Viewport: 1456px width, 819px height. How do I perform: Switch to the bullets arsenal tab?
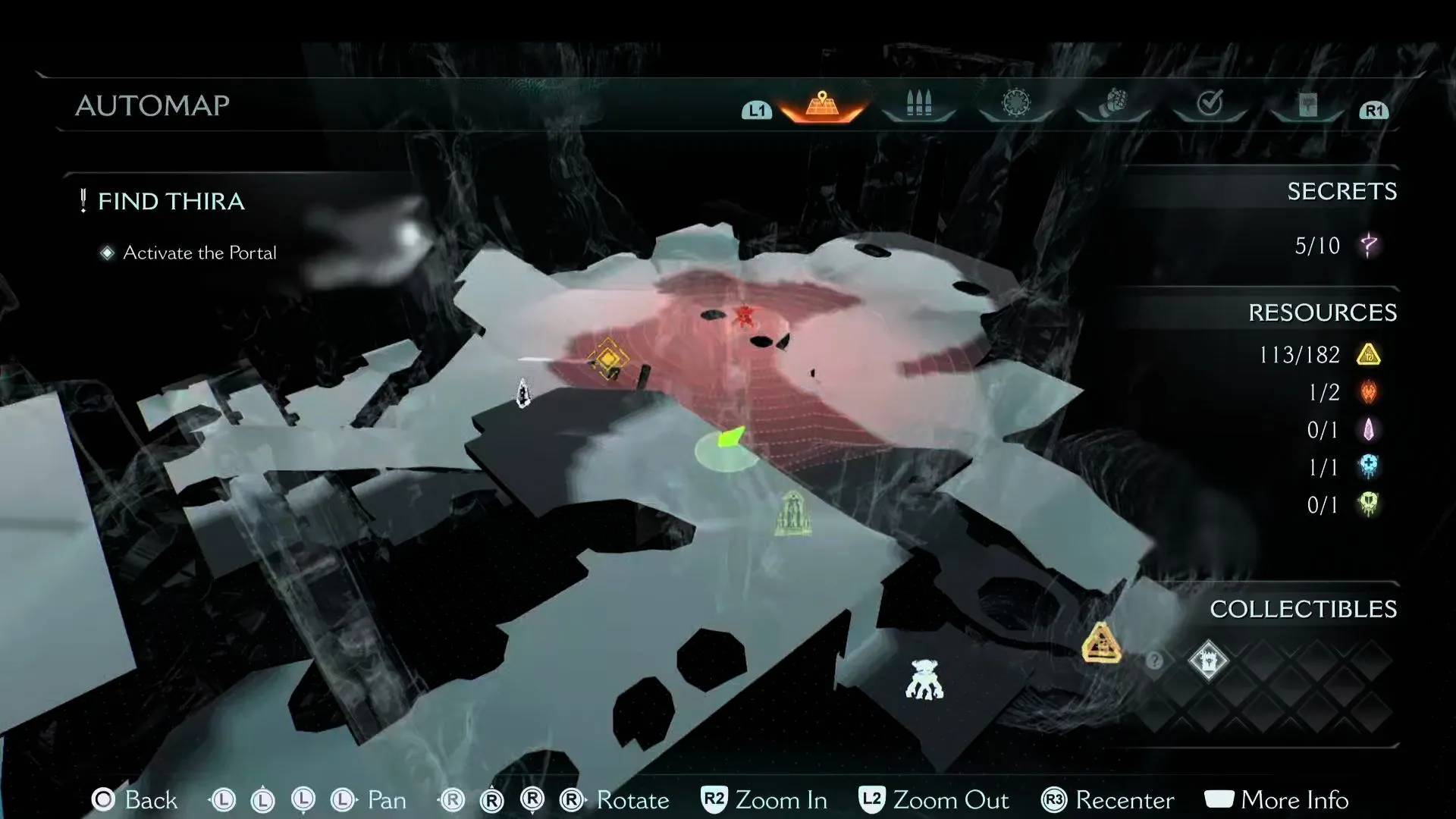coord(918,105)
